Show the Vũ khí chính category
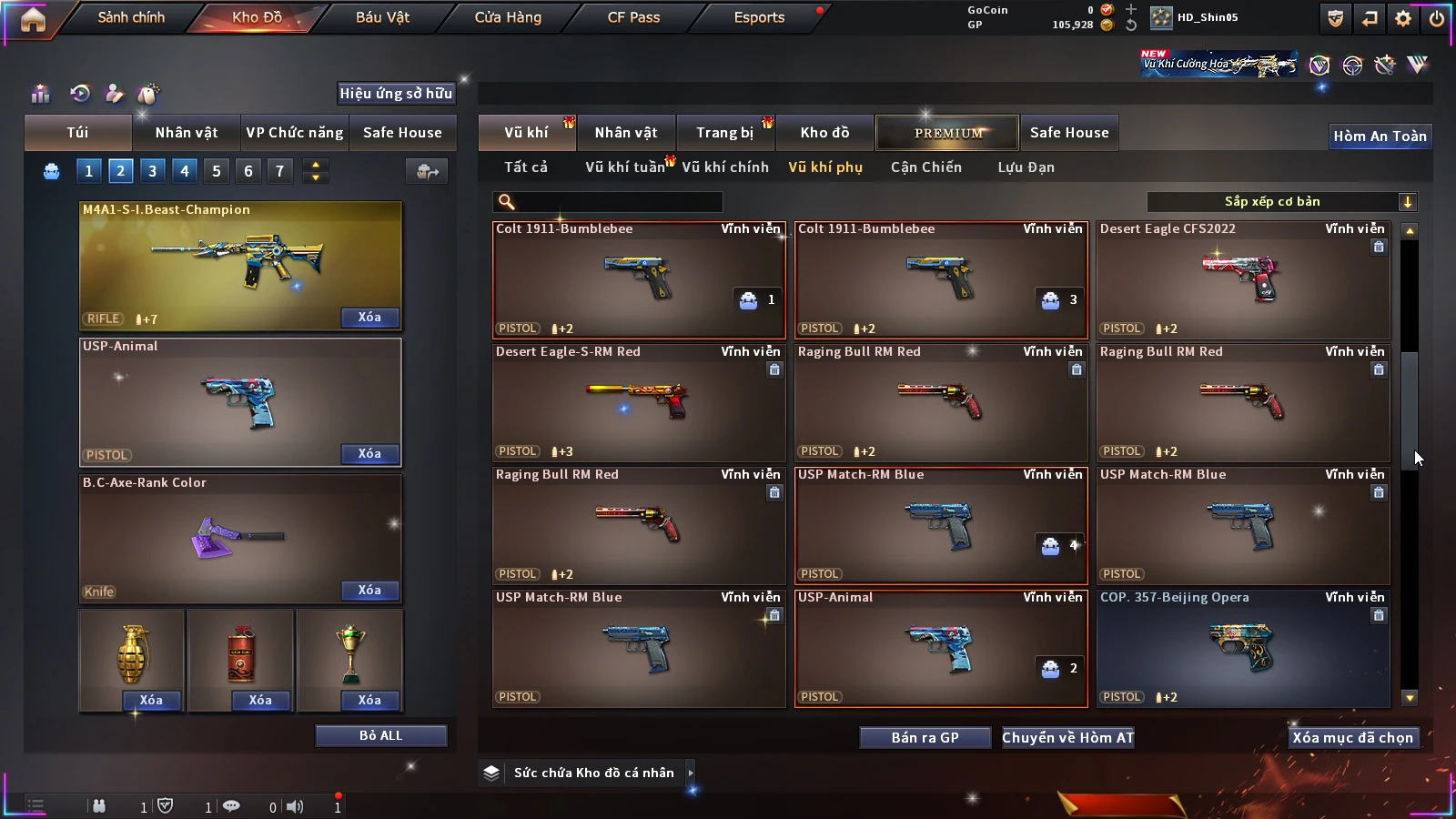 pyautogui.click(x=725, y=167)
